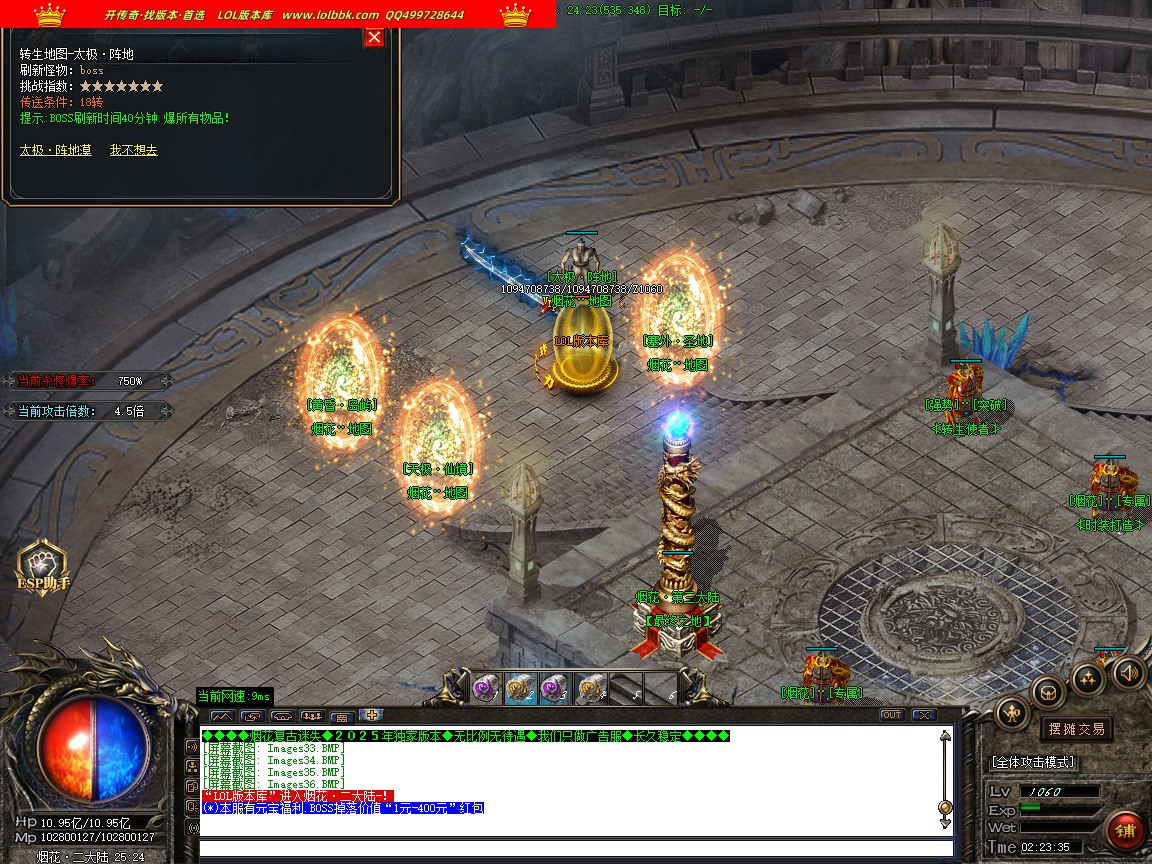Viewport: 1152px width, 864px height.
Task: Choose the 太极·阵地墓 teleport option
Action: (x=56, y=150)
